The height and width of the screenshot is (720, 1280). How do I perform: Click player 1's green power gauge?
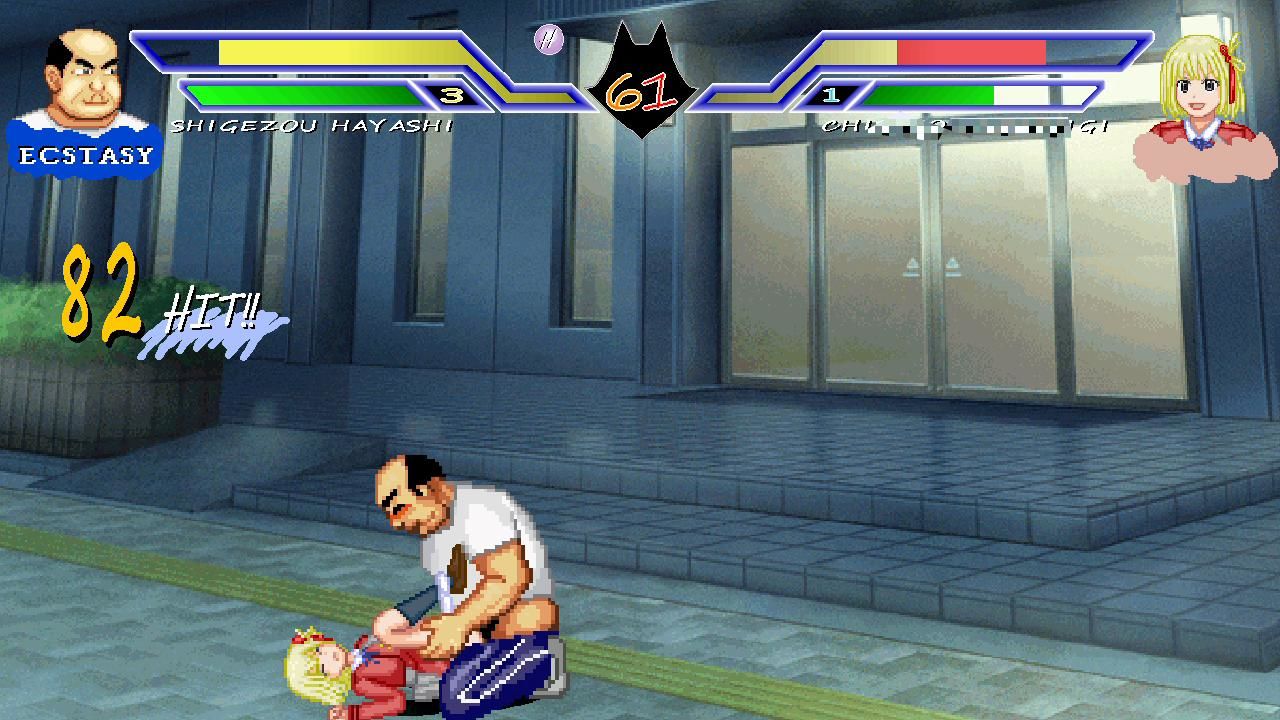(300, 96)
